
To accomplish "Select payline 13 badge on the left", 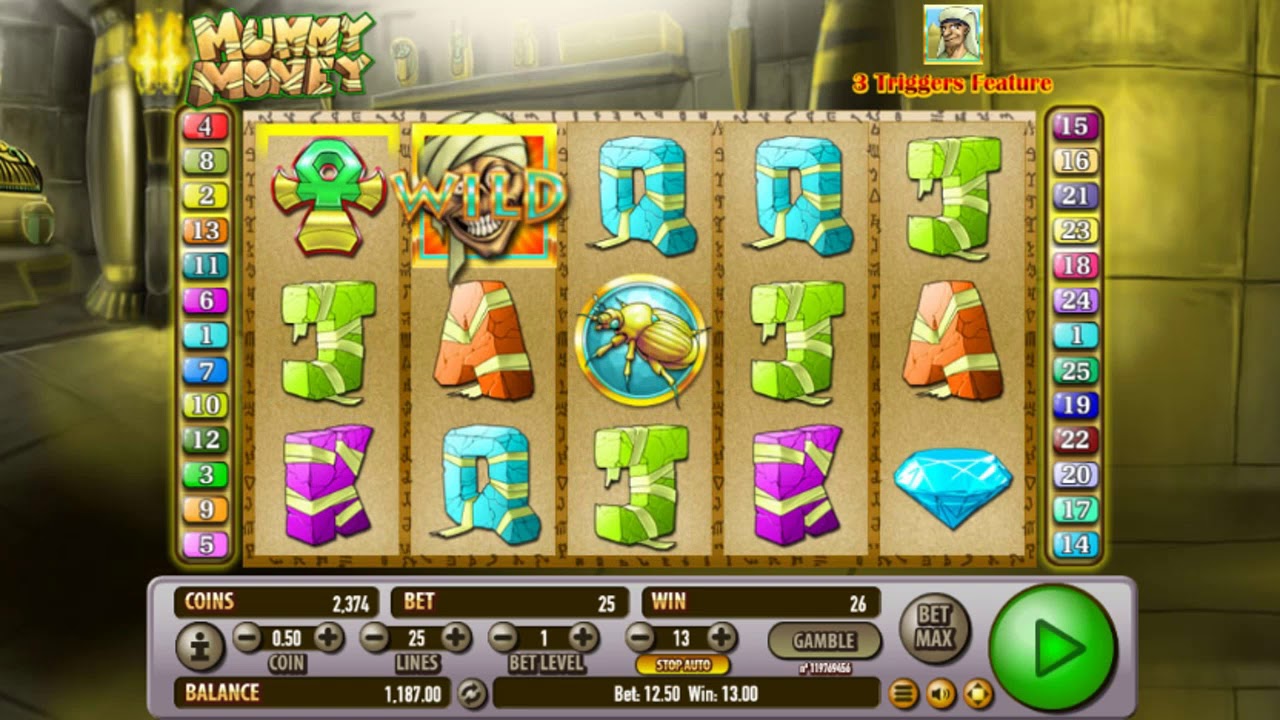I will [204, 229].
